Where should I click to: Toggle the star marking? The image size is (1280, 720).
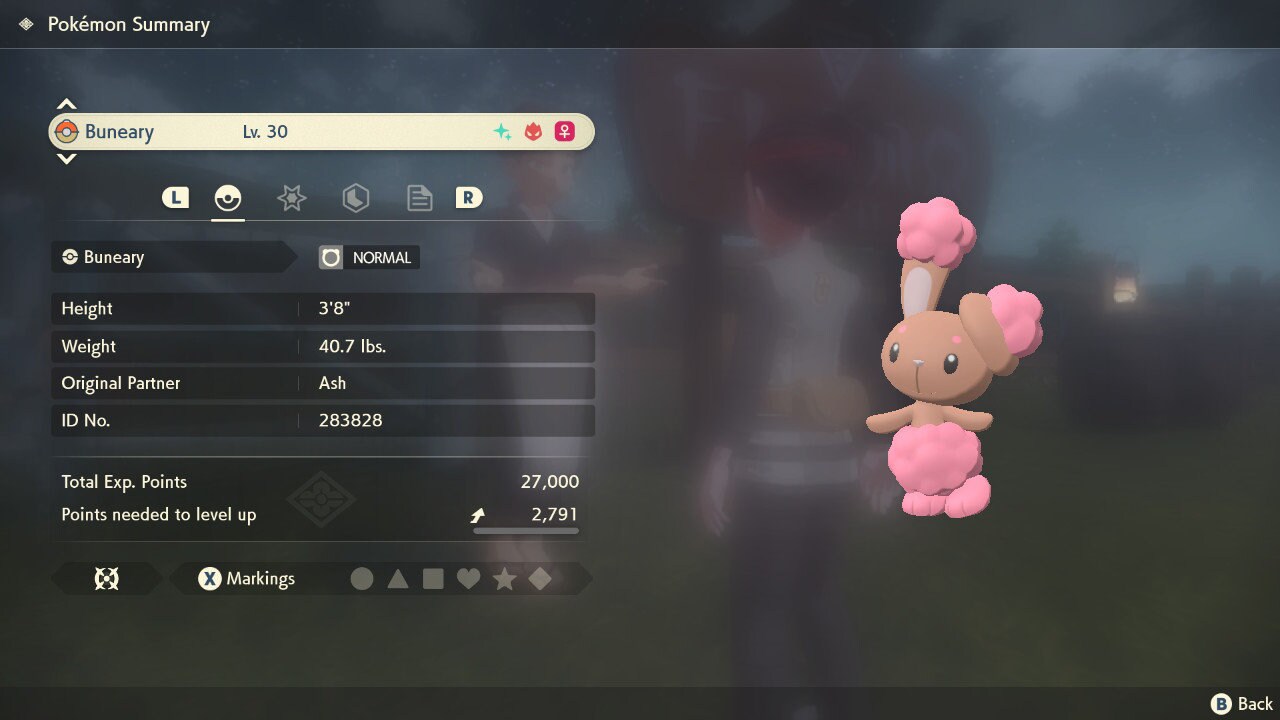[x=505, y=578]
